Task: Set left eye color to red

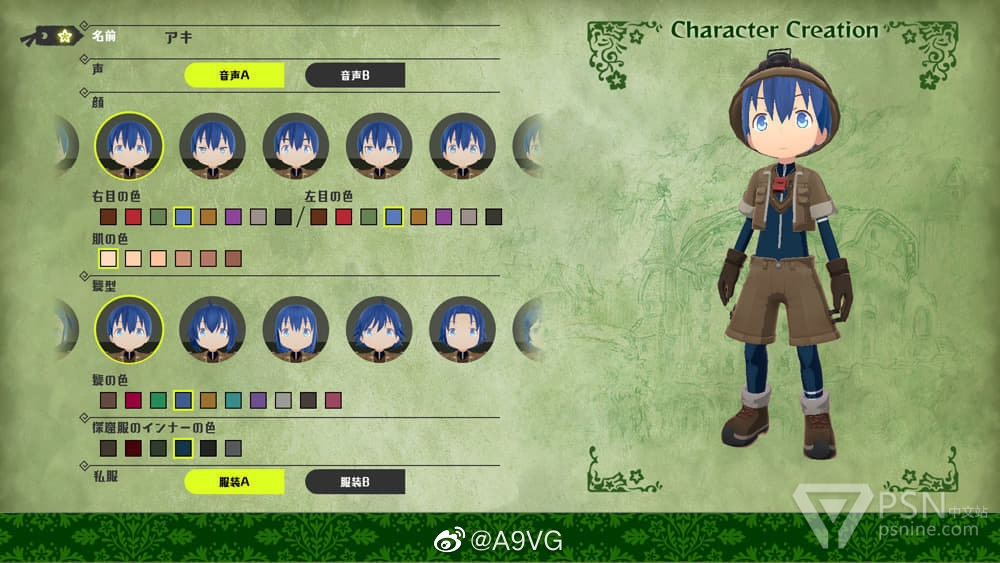Action: (344, 217)
